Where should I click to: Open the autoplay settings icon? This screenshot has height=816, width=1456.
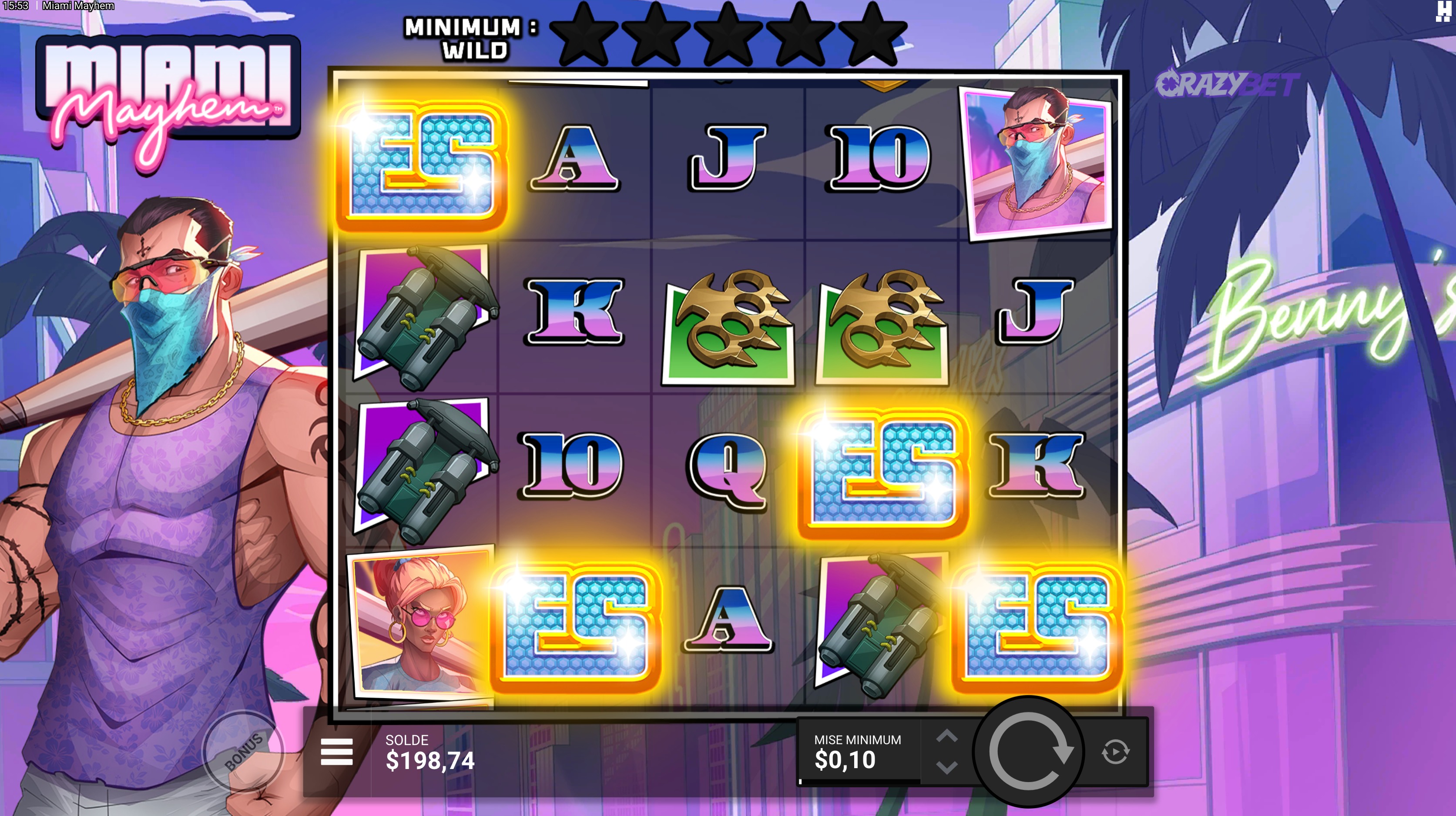point(1115,752)
